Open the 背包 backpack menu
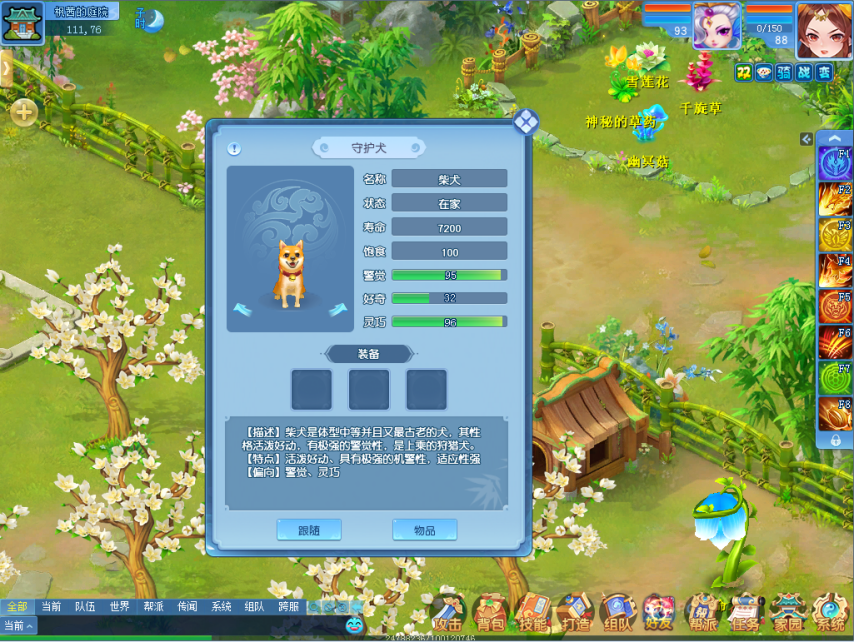The image size is (854, 642). (490, 612)
